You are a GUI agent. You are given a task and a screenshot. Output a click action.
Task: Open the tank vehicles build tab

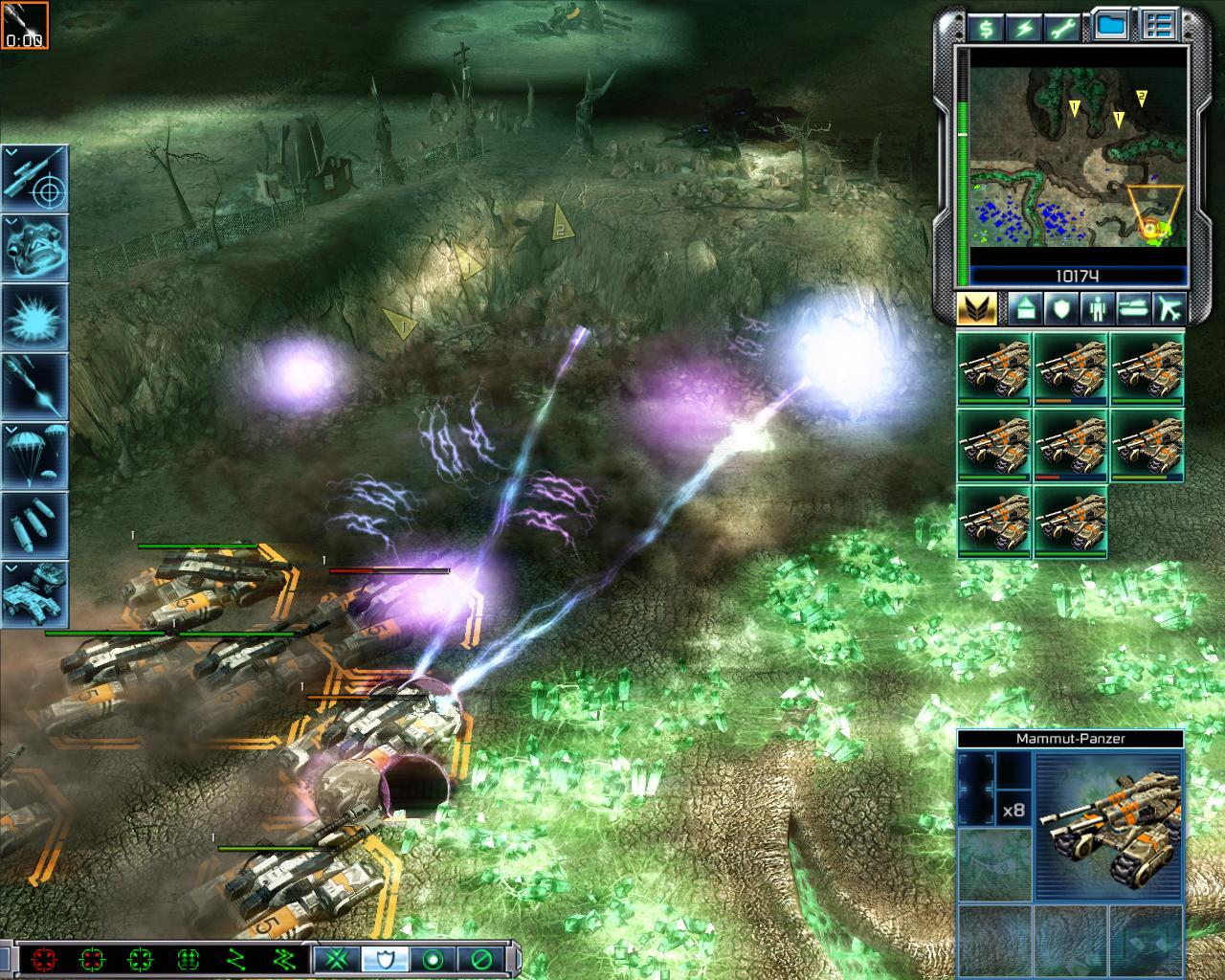(1132, 308)
